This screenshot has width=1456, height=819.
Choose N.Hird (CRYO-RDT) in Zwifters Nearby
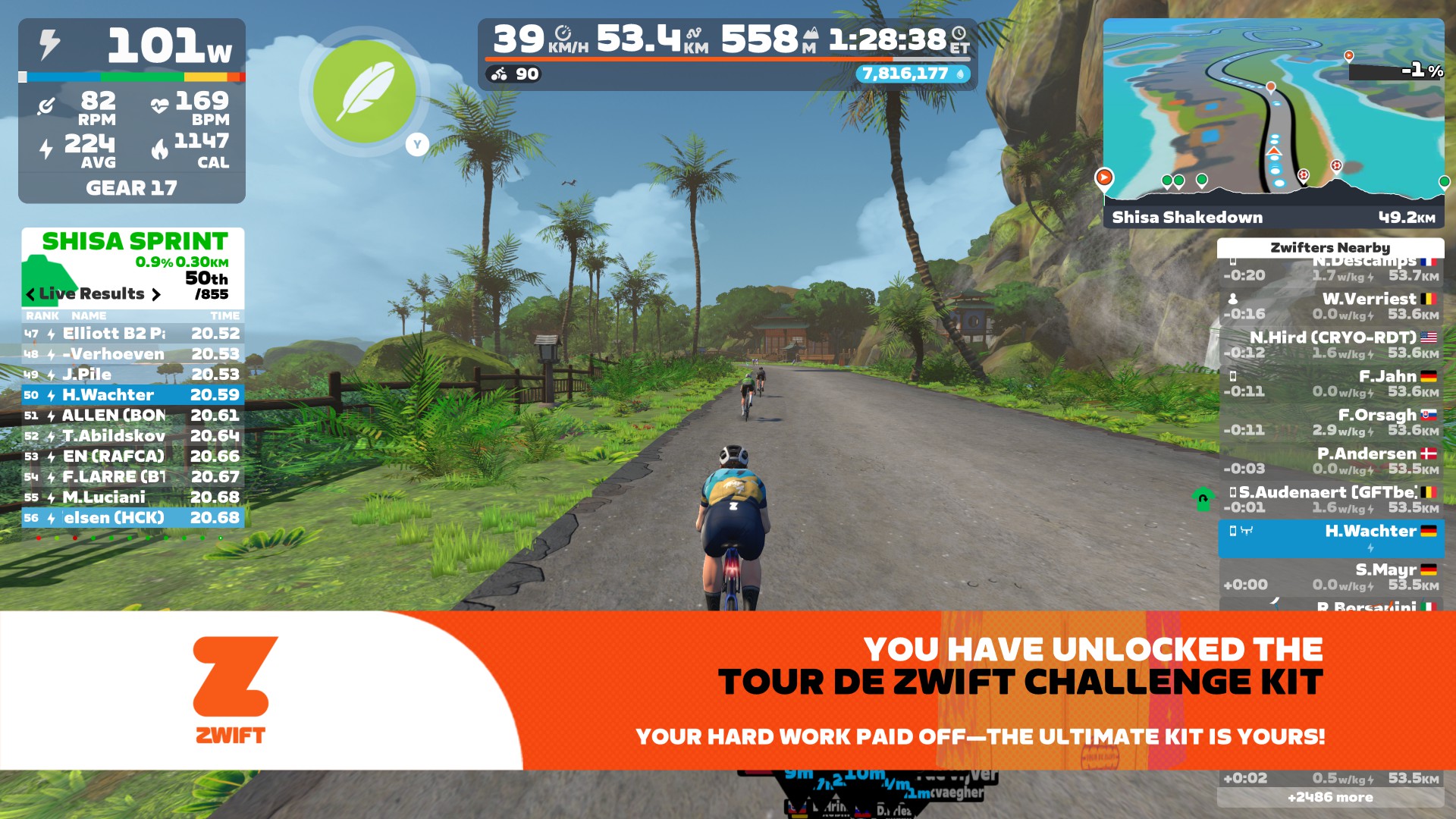tap(1331, 344)
